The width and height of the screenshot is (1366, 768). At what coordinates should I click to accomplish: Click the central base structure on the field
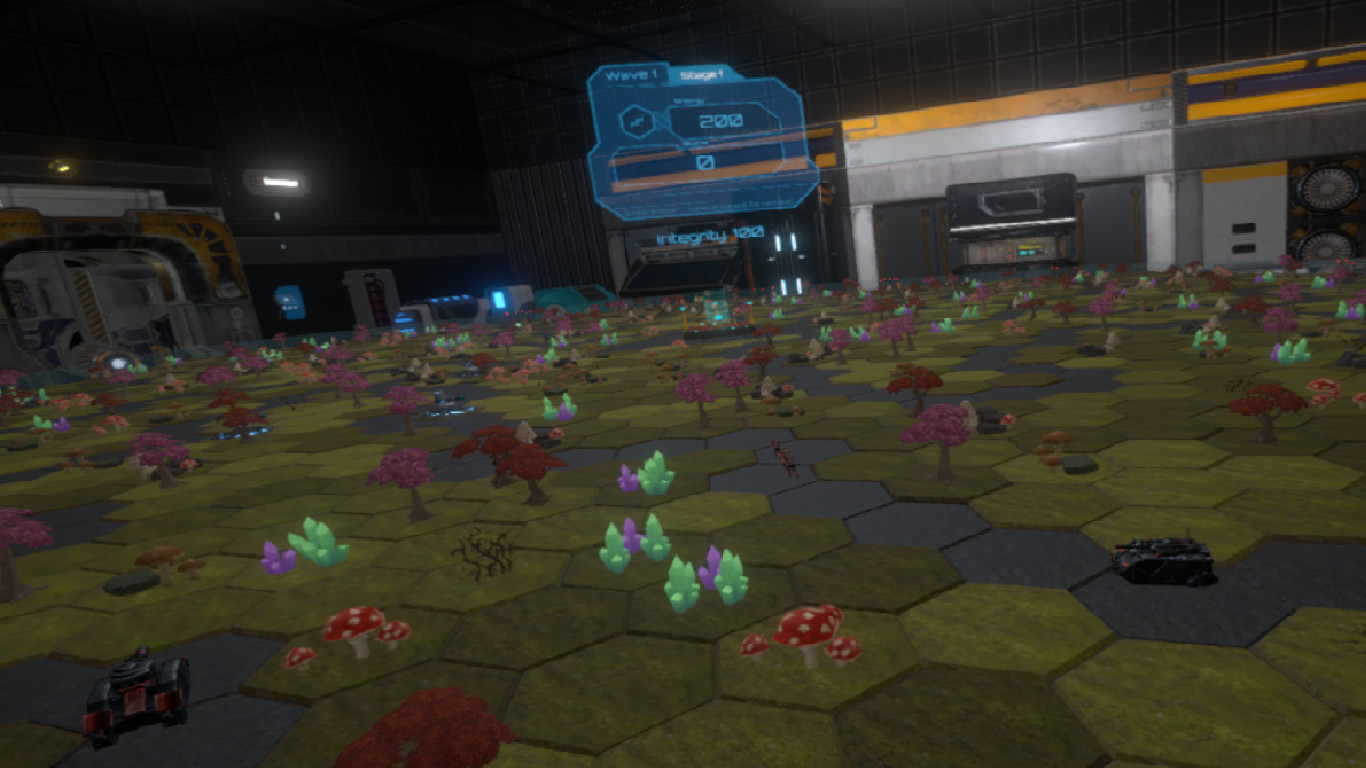point(715,315)
